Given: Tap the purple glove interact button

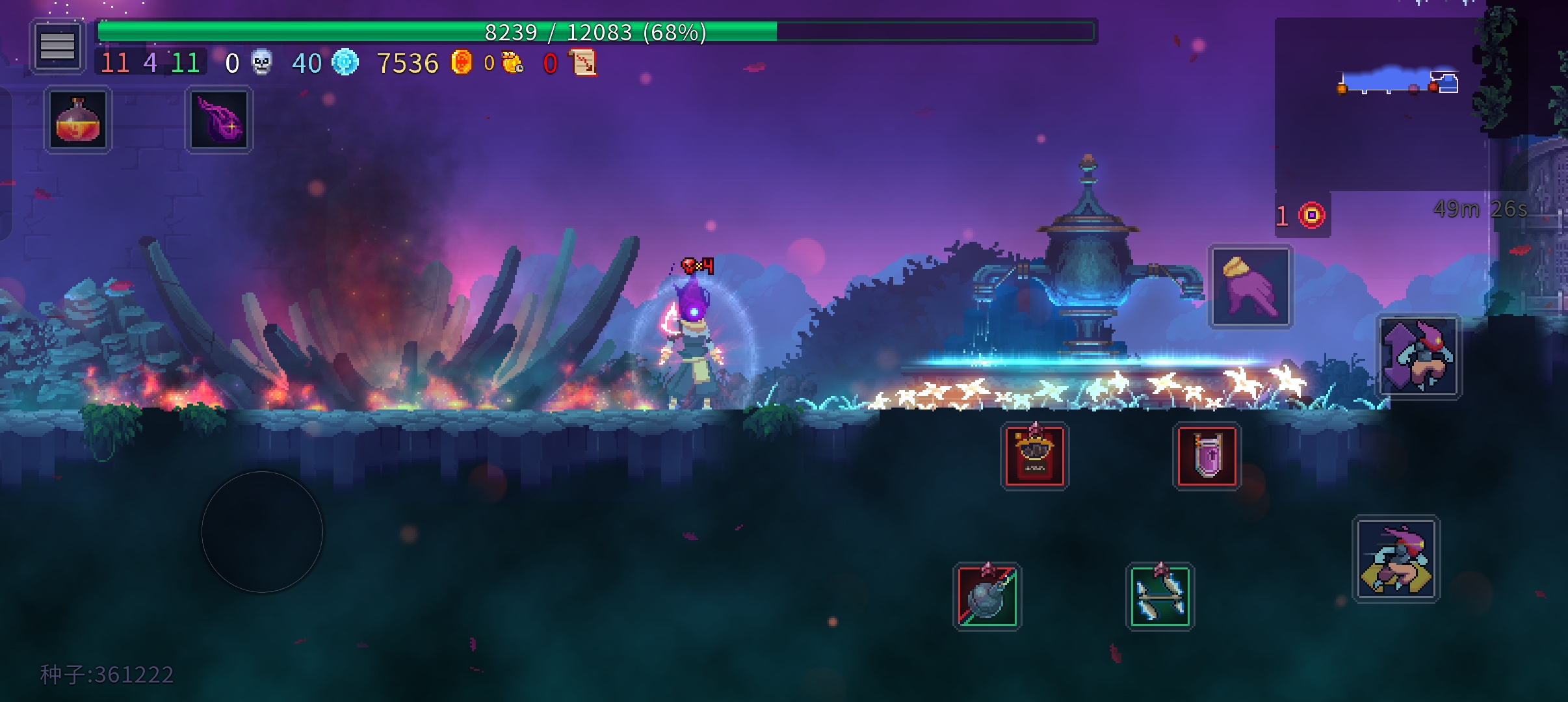Looking at the screenshot, I should tap(1250, 287).
